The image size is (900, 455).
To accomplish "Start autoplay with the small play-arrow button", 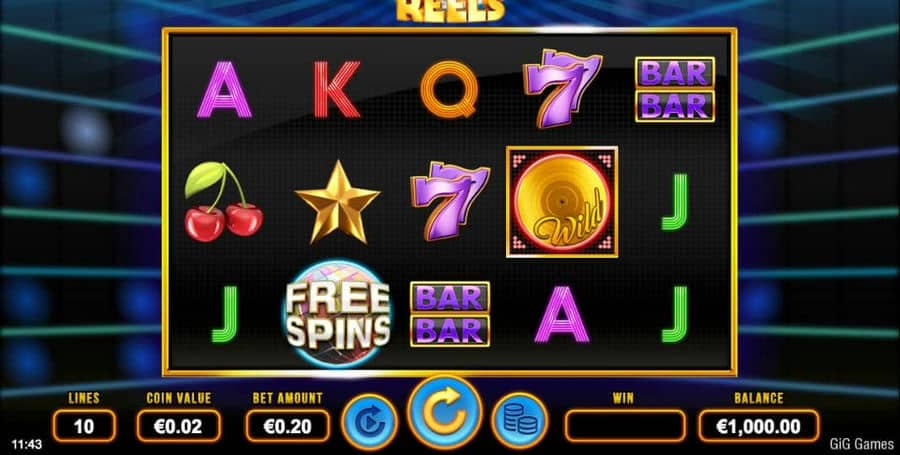I will pyautogui.click(x=369, y=422).
